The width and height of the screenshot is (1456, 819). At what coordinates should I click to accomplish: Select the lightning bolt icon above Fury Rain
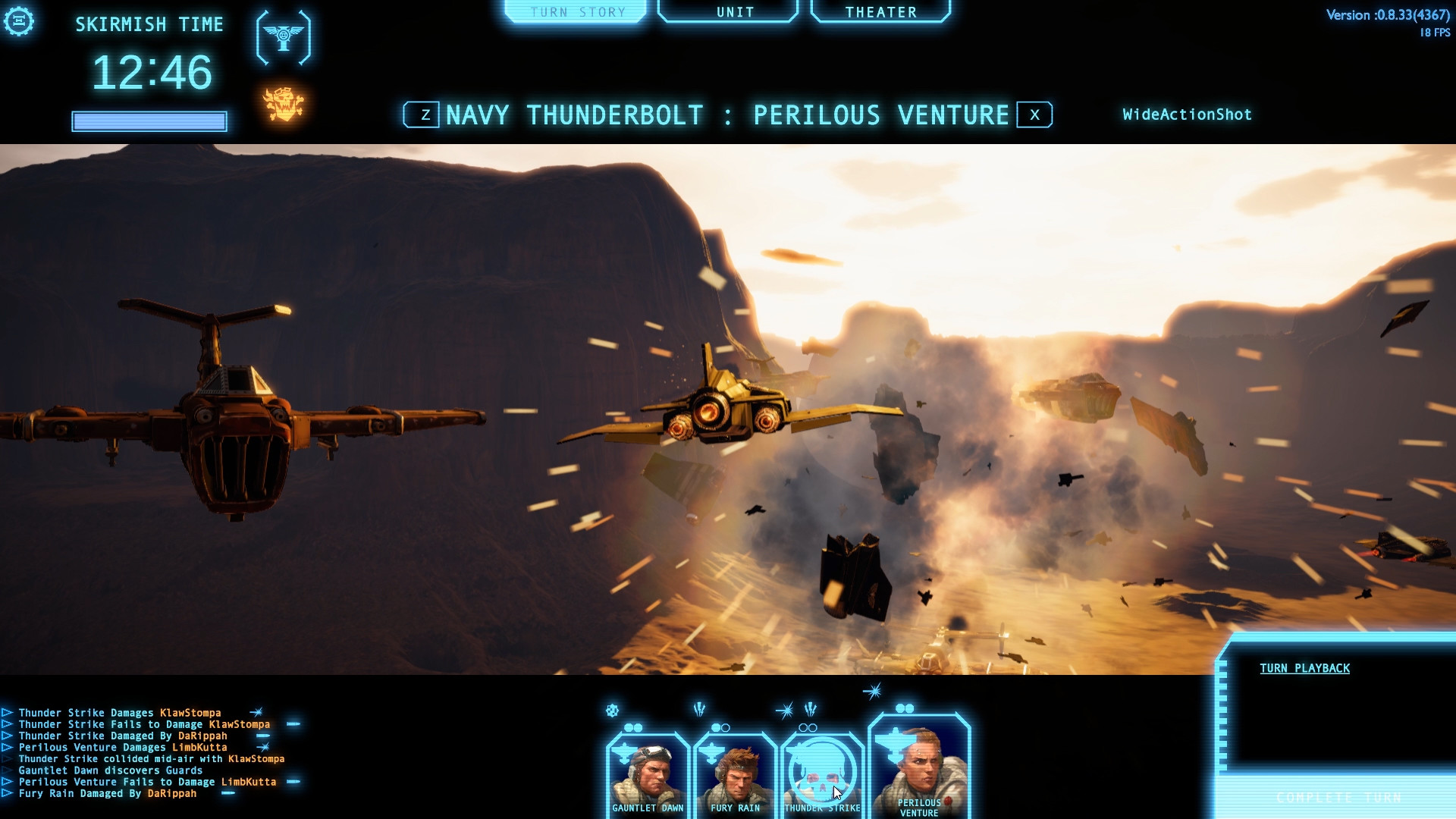click(698, 709)
